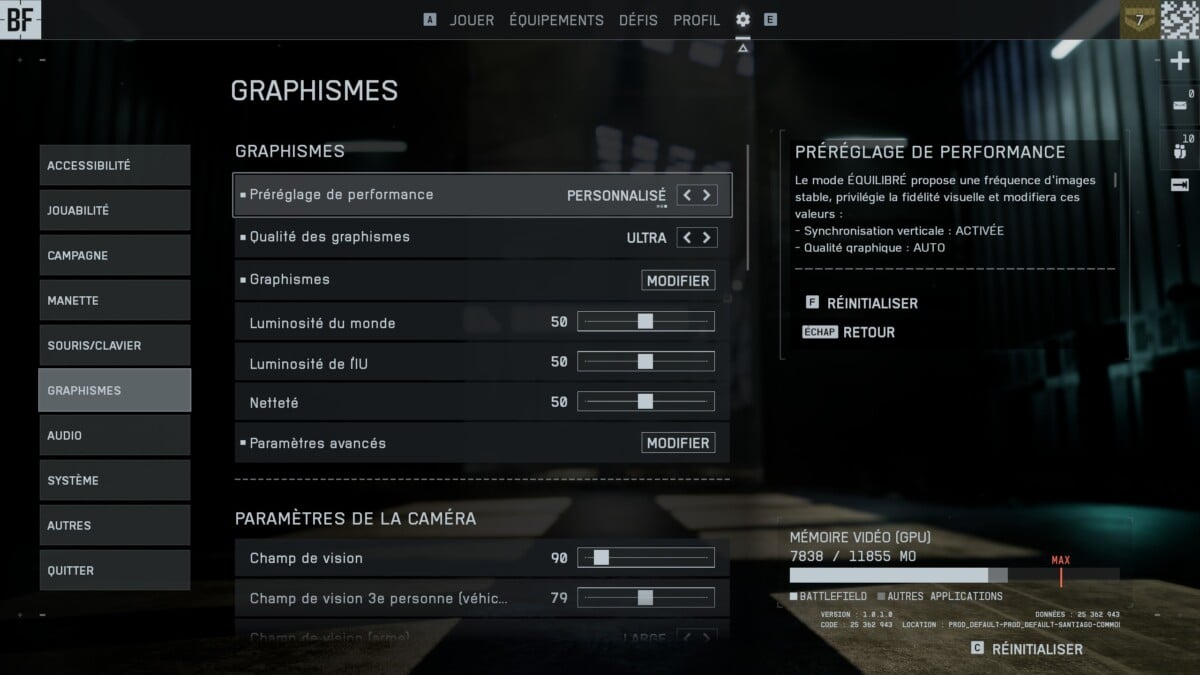The height and width of the screenshot is (675, 1200).
Task: Open the Audio settings section
Action: click(114, 436)
